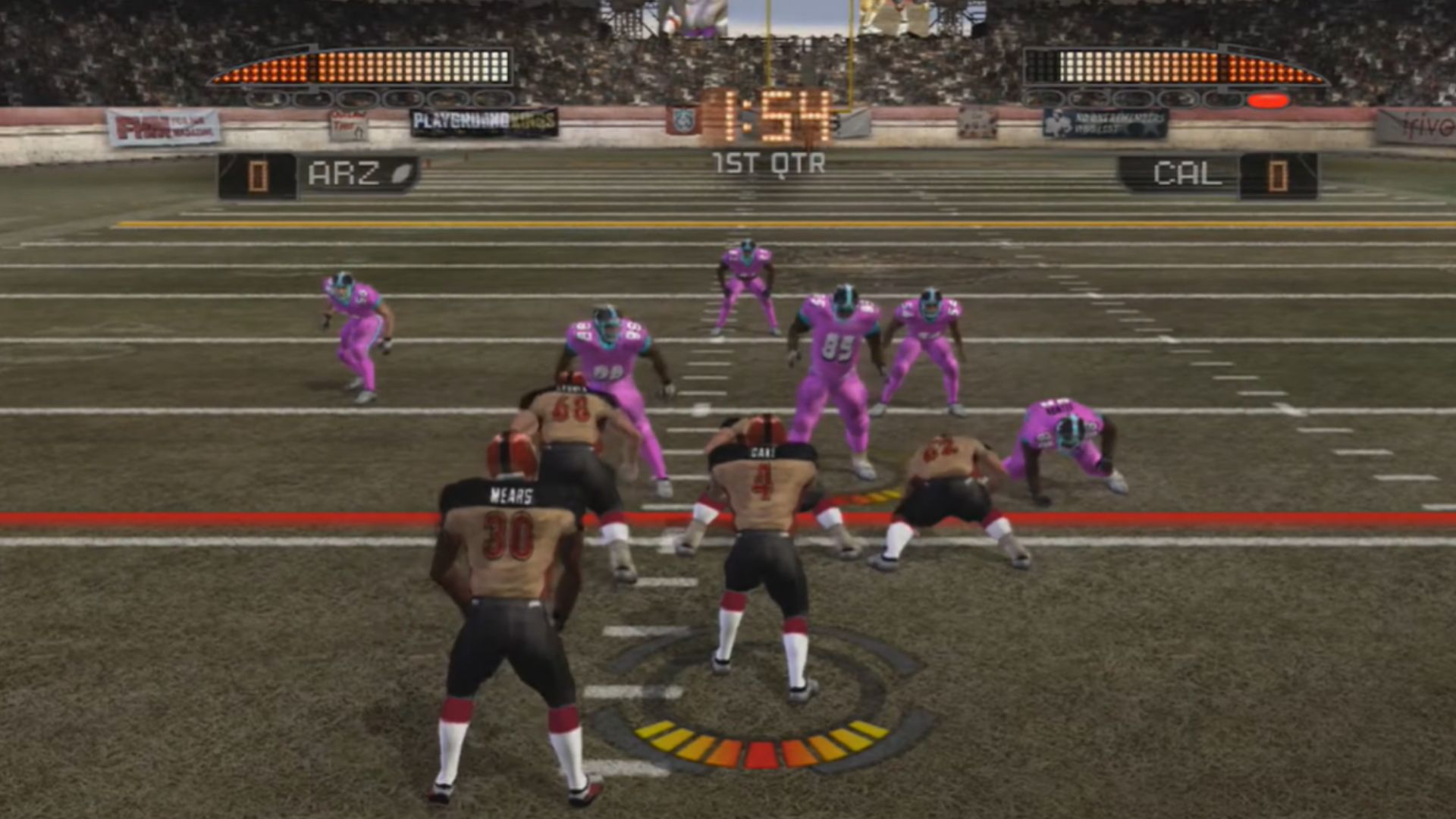Click the 1:54 game clock display

click(x=766, y=114)
